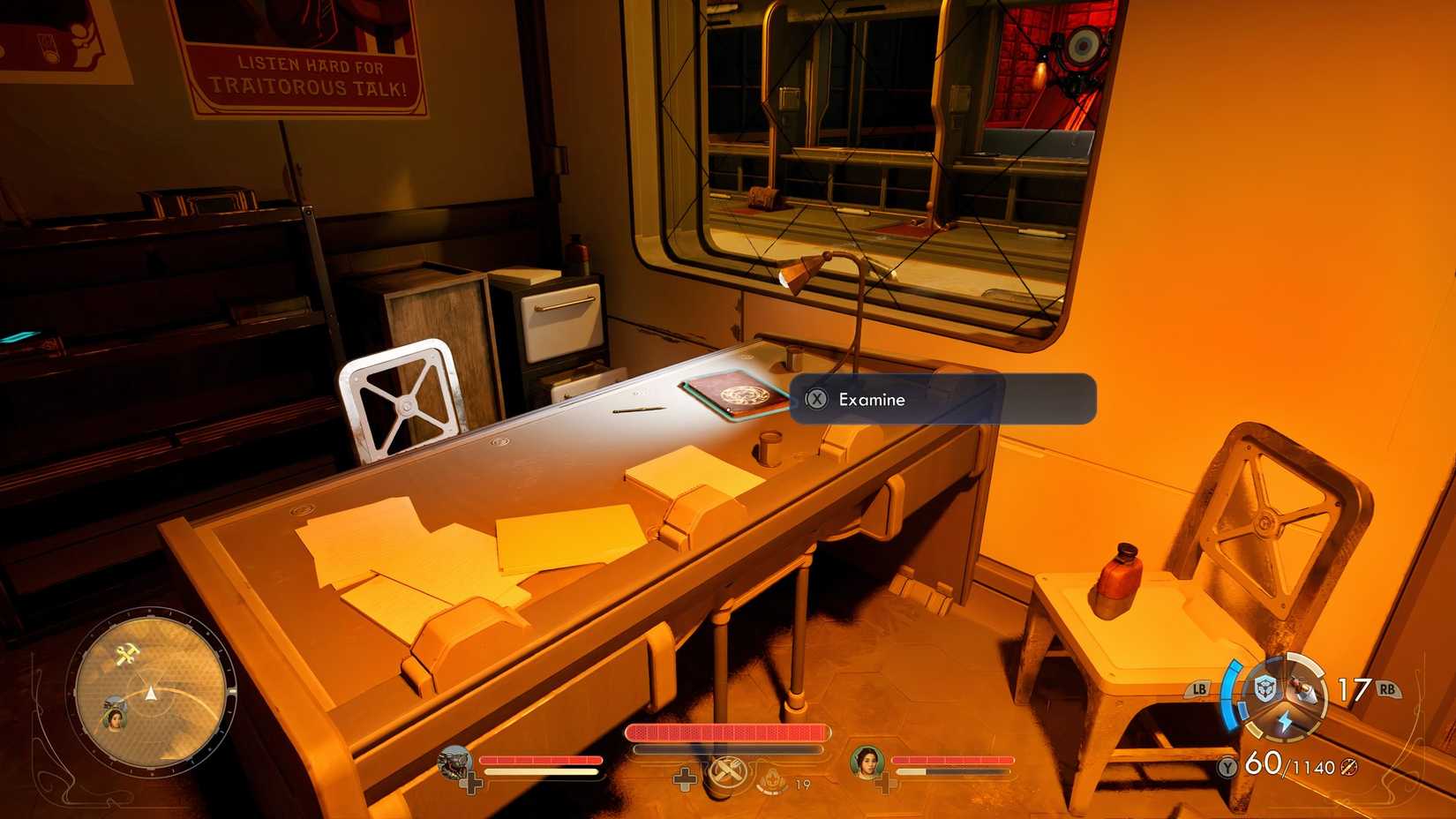Click the red no-ammo crossed circle icon
The image size is (1456, 819).
1347,768
